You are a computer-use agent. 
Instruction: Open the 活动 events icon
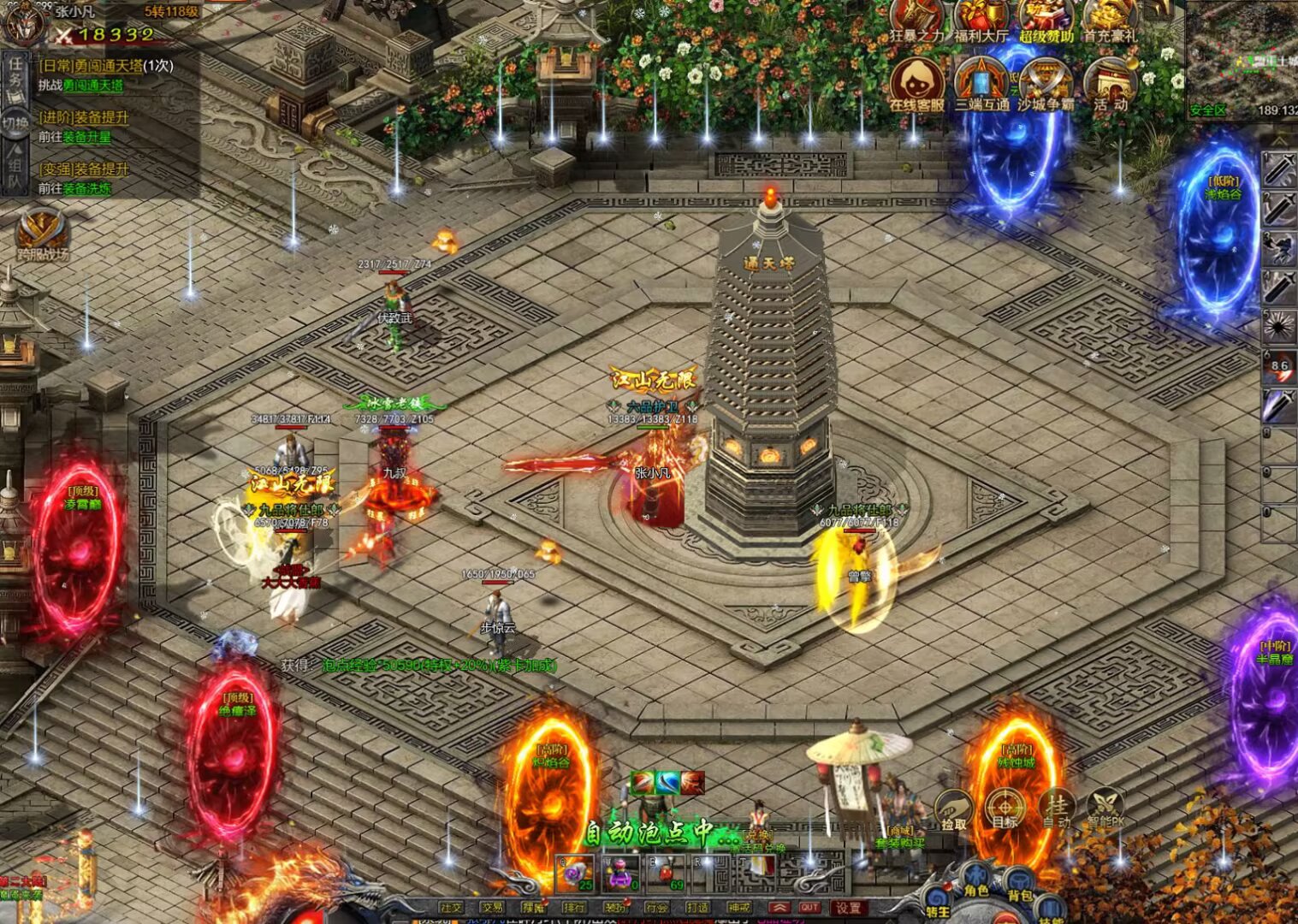(1110, 86)
